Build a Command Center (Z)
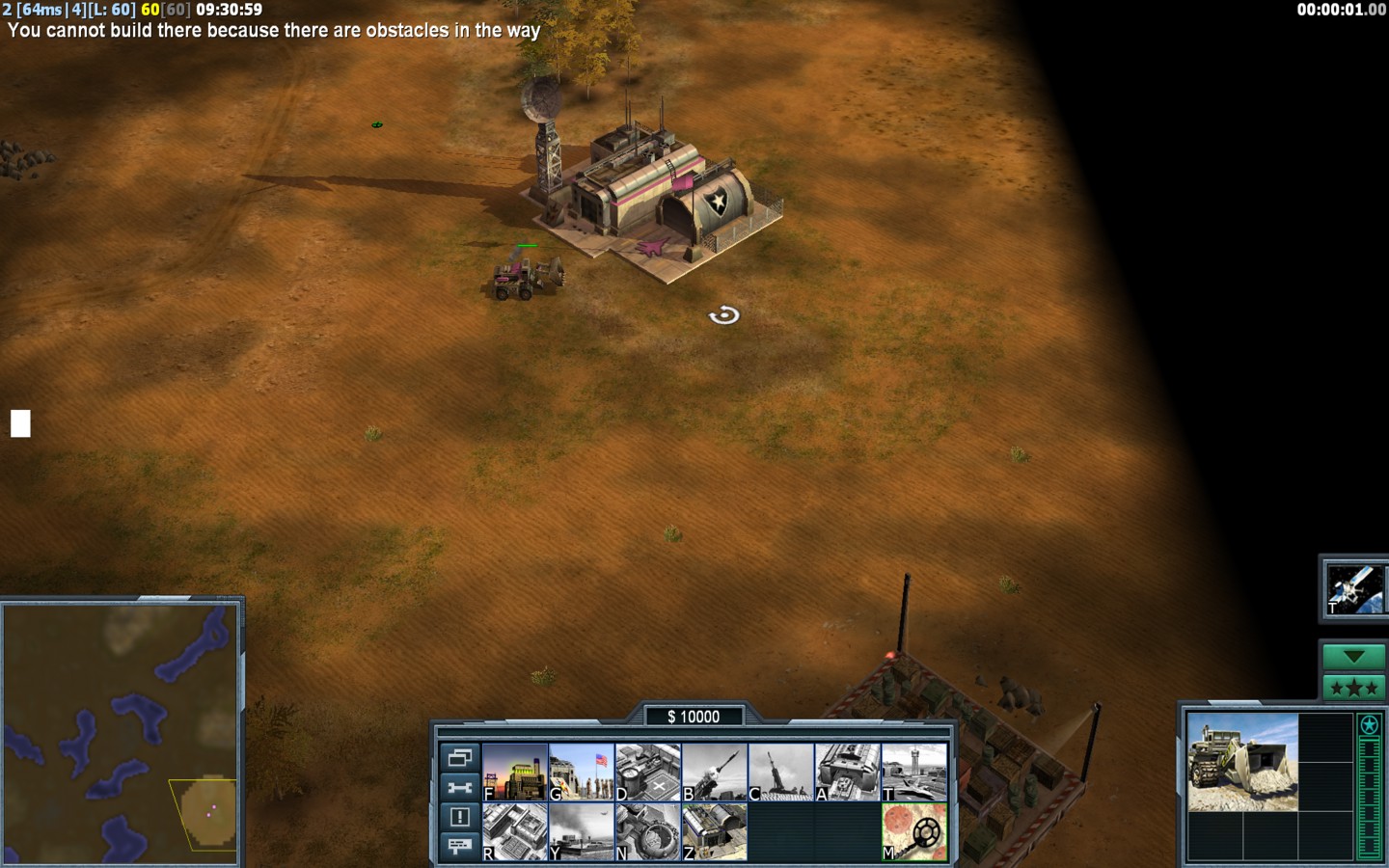The image size is (1389, 868). [715, 831]
